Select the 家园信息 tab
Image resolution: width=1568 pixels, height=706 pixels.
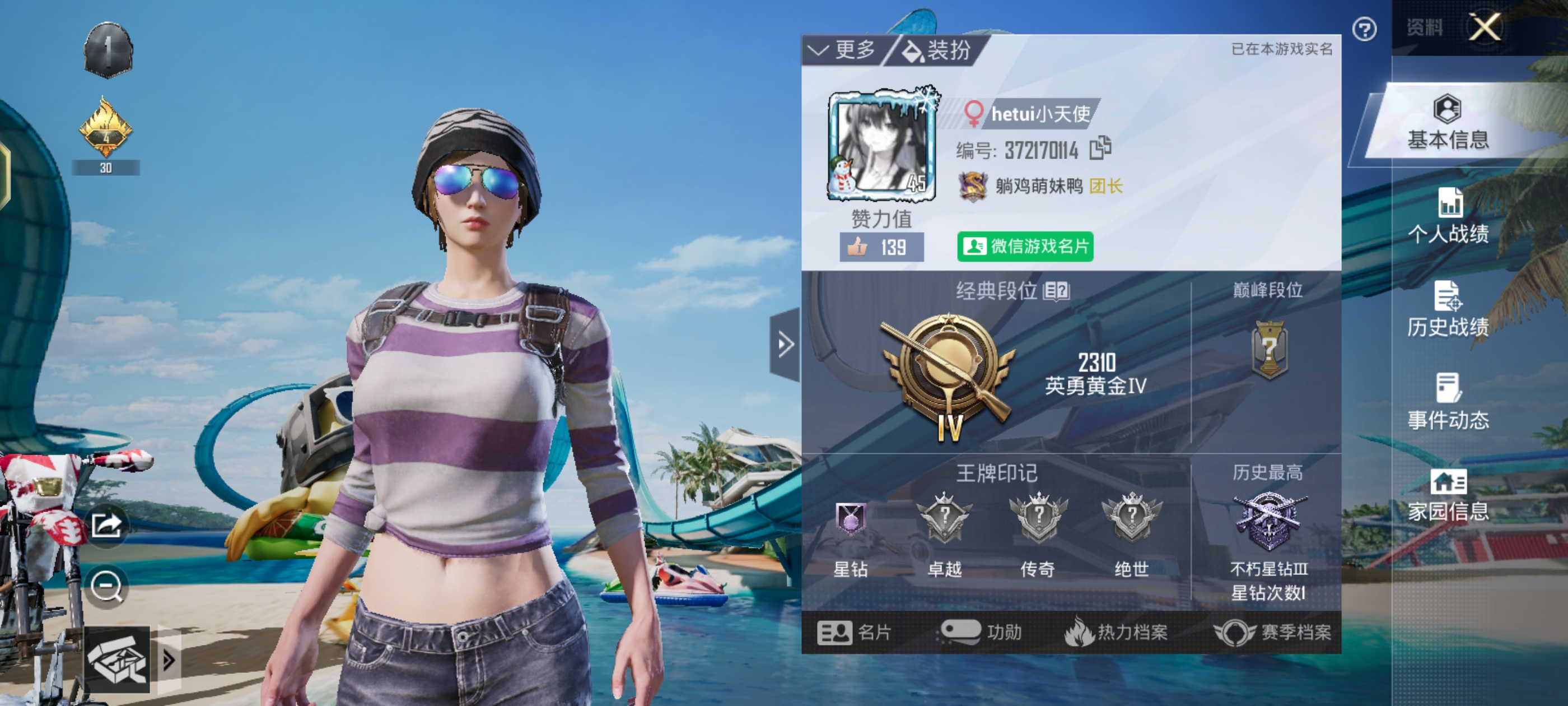pyautogui.click(x=1448, y=496)
